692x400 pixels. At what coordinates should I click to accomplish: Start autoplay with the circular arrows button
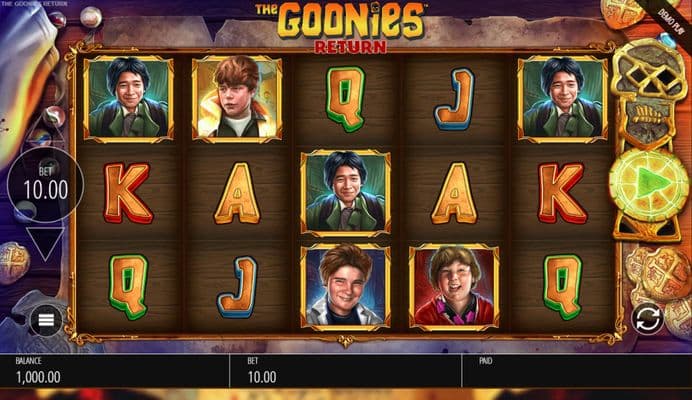tap(647, 318)
